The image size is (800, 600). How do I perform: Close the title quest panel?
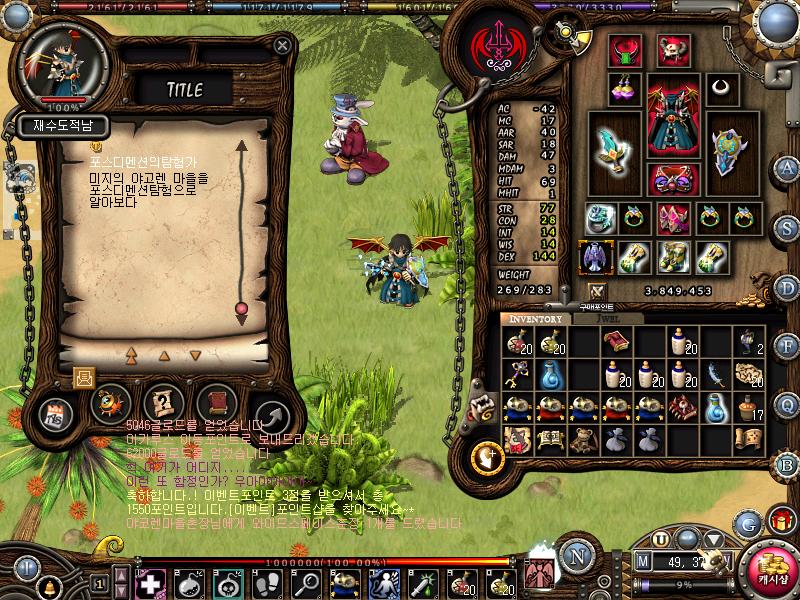tap(283, 46)
